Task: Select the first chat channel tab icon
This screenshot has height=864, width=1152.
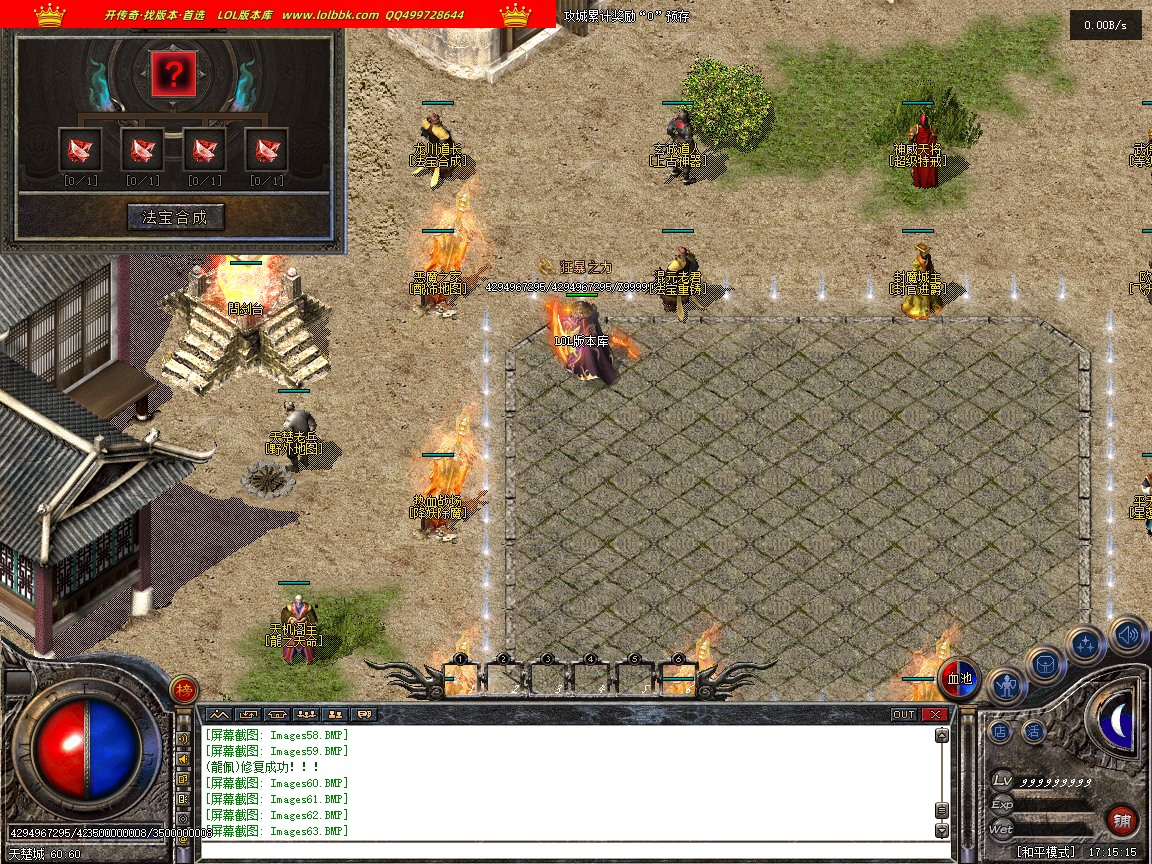Action: tap(218, 714)
